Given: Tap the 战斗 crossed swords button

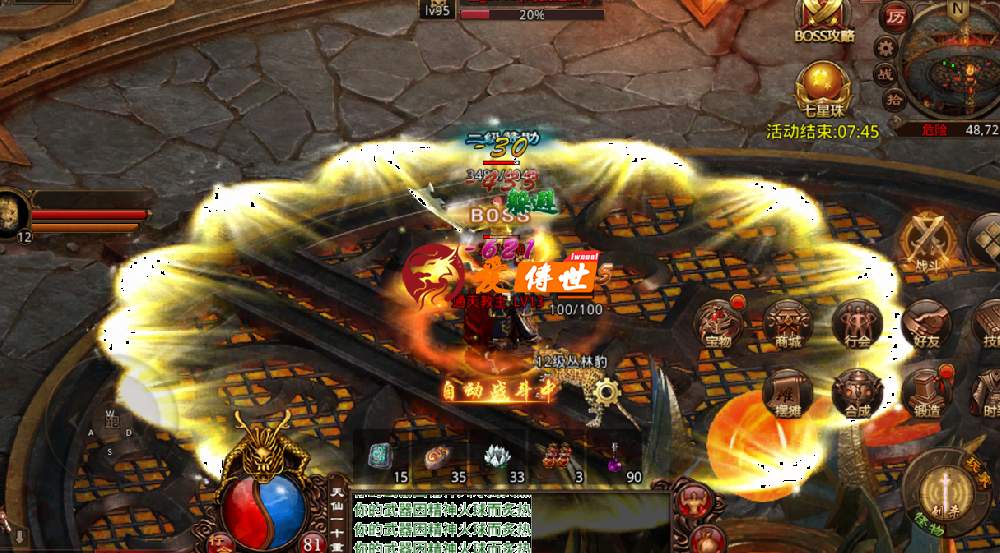Looking at the screenshot, I should tap(924, 242).
